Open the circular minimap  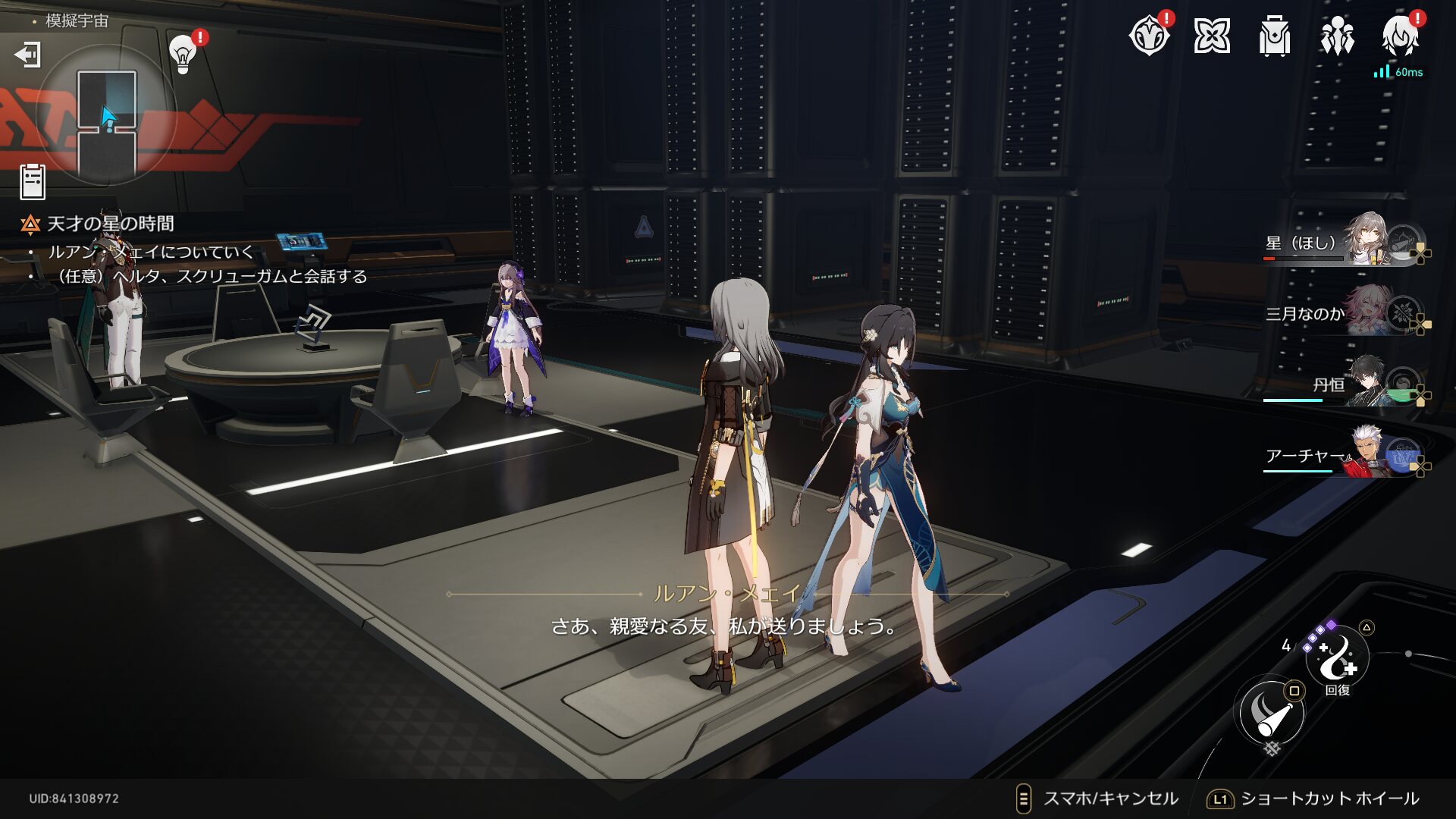pos(107,115)
